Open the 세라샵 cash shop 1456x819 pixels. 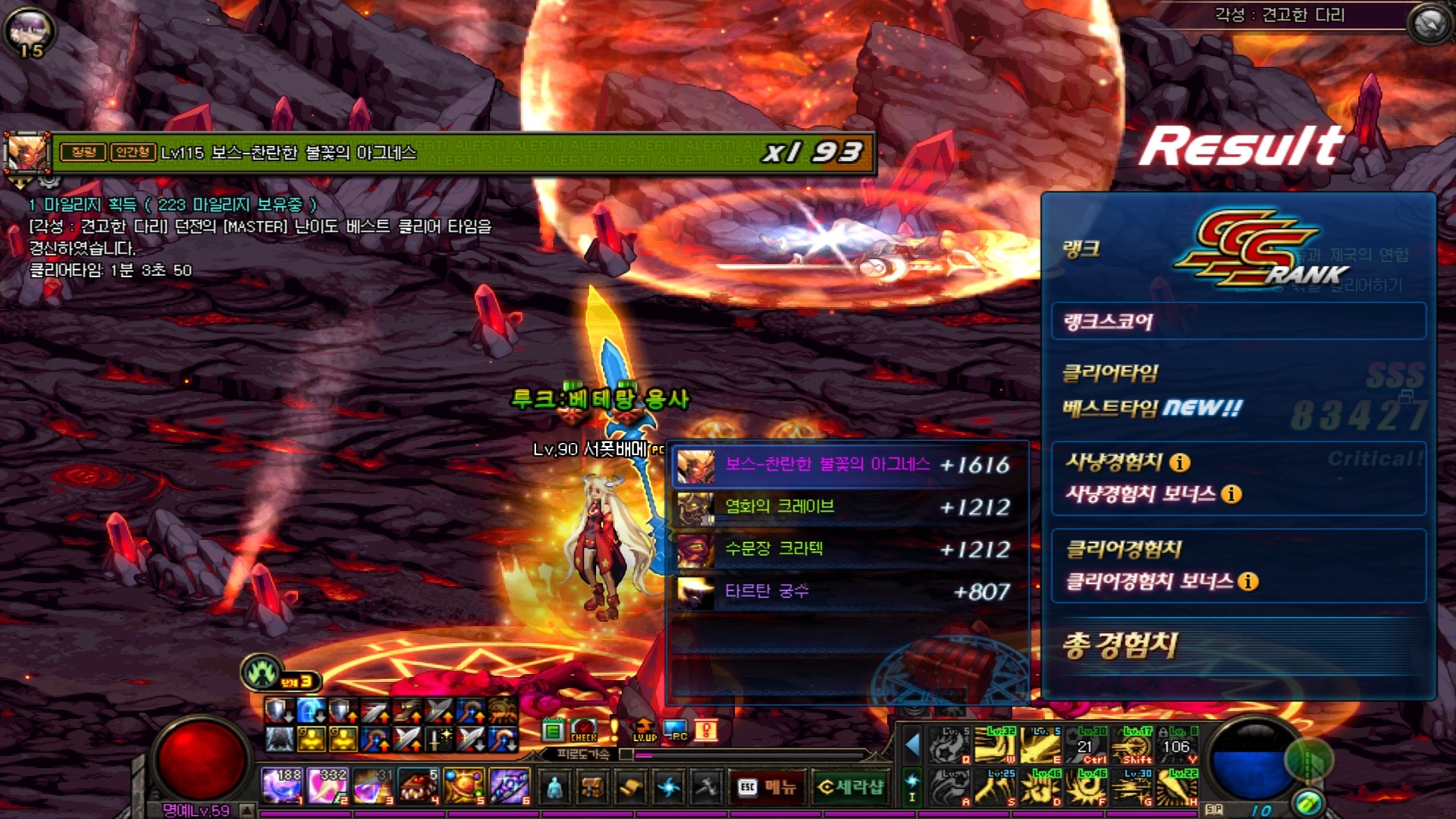pos(851,787)
